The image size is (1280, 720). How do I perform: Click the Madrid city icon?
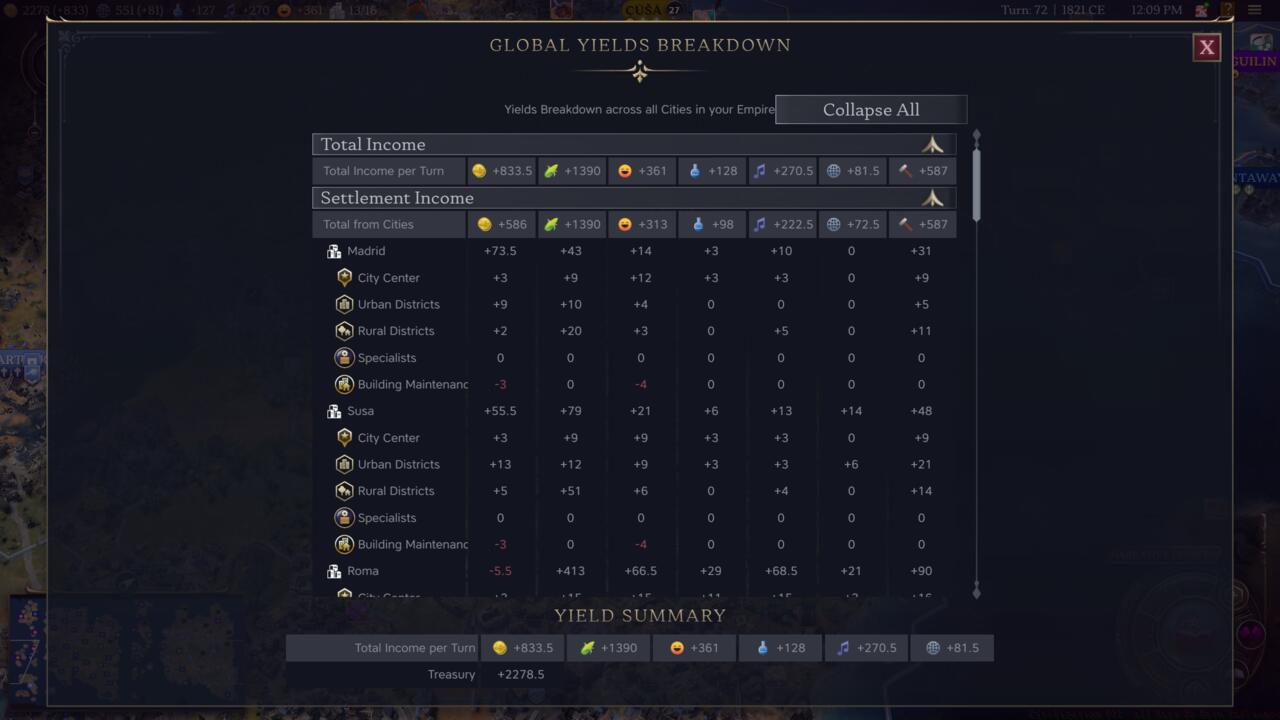point(334,251)
